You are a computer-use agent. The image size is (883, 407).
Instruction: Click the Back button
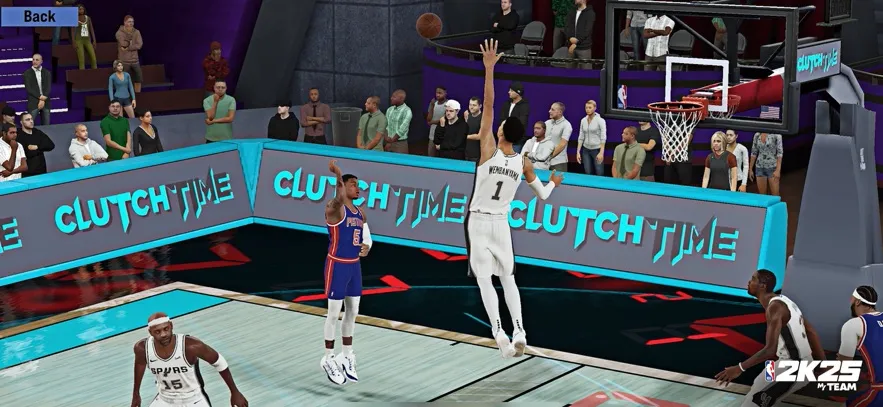click(x=39, y=15)
